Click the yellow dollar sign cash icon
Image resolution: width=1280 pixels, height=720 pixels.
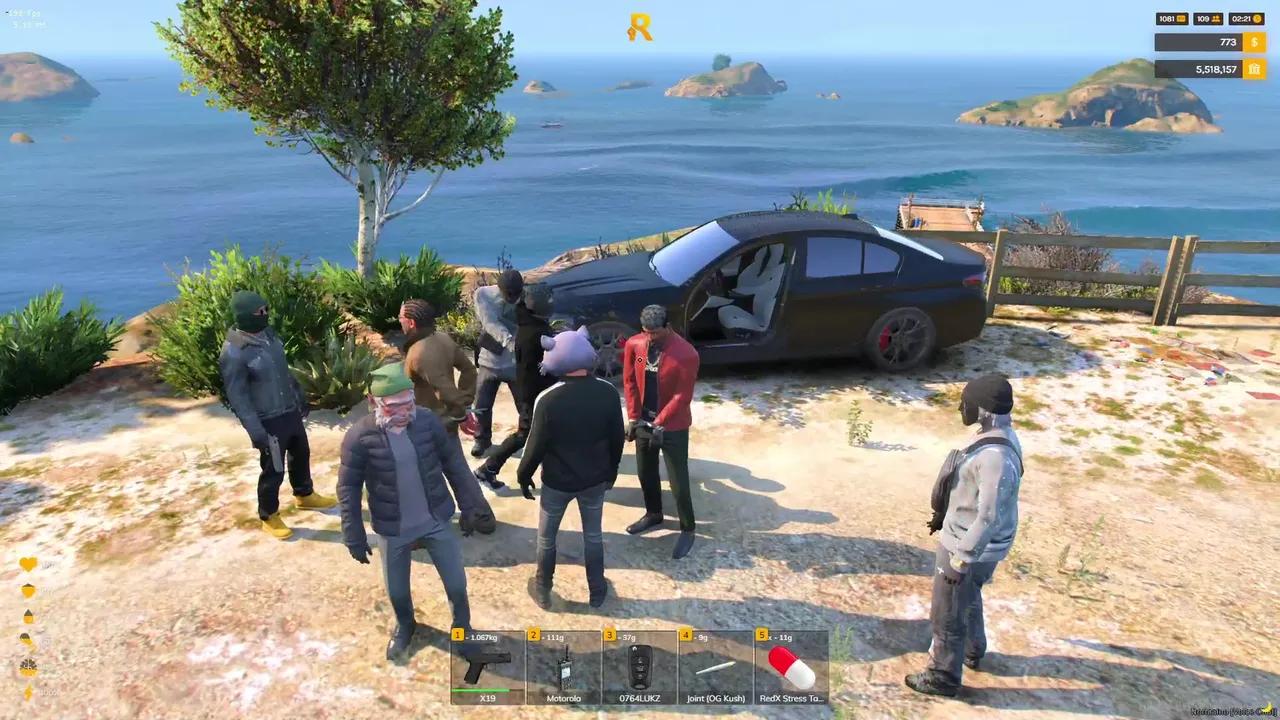click(1254, 42)
